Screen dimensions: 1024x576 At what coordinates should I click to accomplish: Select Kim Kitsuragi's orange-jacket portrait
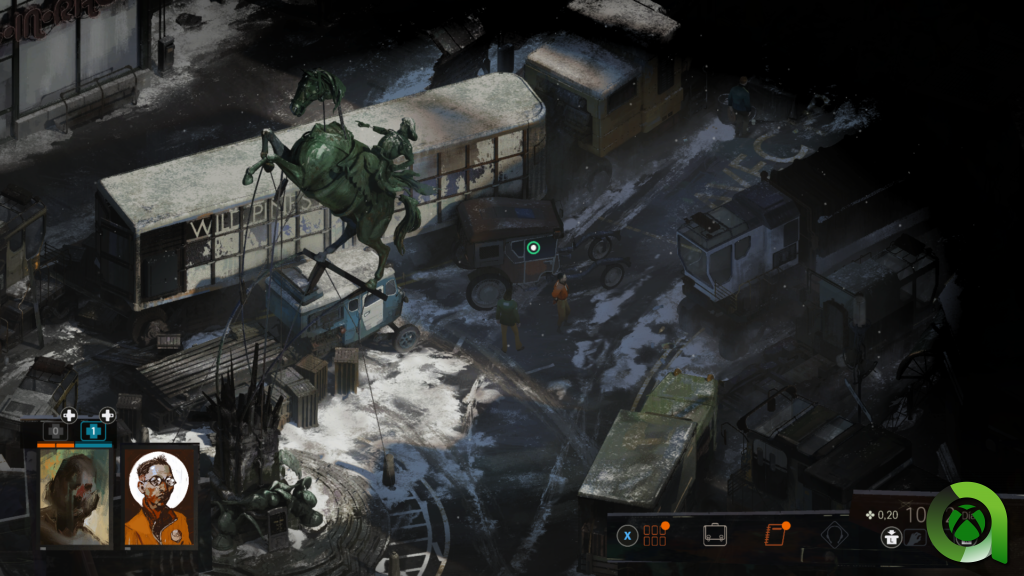pyautogui.click(x=161, y=497)
